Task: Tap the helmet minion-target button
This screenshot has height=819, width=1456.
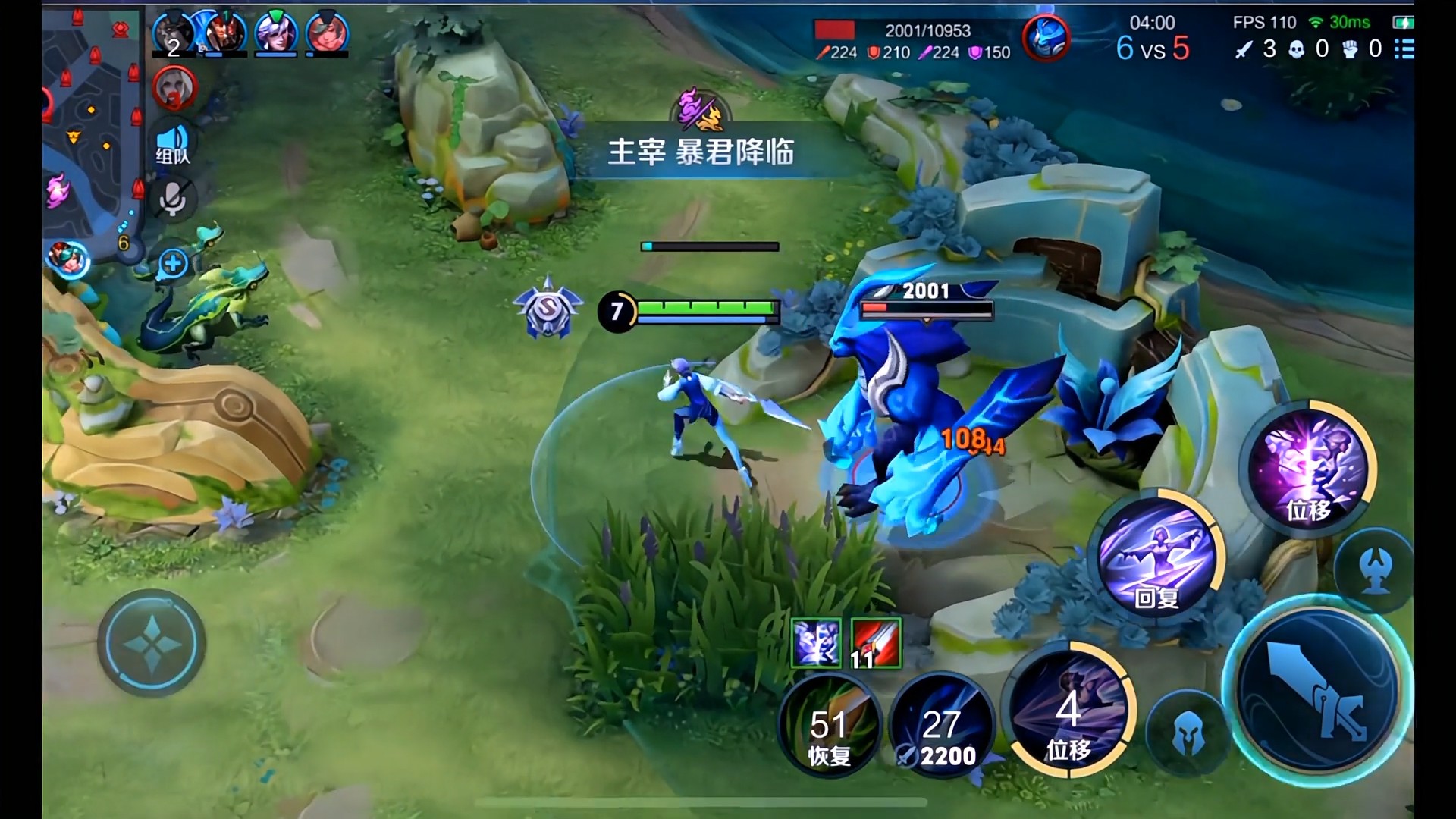Action: [1188, 733]
